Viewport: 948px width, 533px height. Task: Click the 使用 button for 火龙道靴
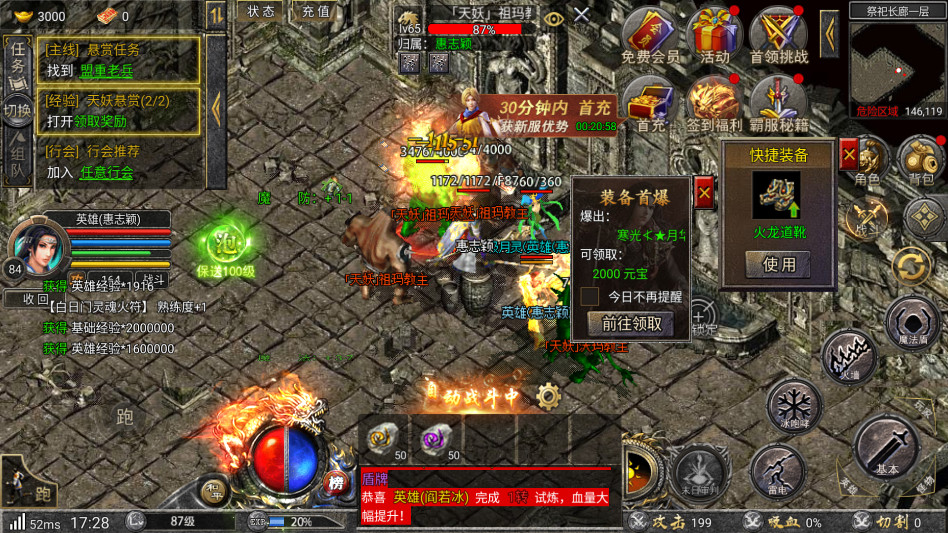779,264
